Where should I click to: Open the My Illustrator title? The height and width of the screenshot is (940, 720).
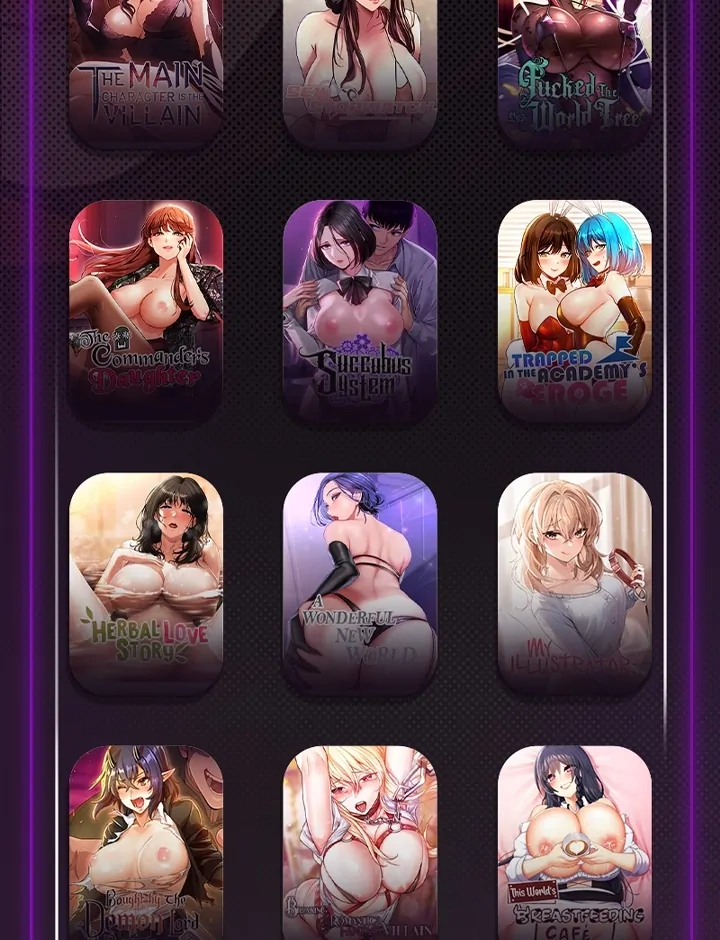(574, 583)
